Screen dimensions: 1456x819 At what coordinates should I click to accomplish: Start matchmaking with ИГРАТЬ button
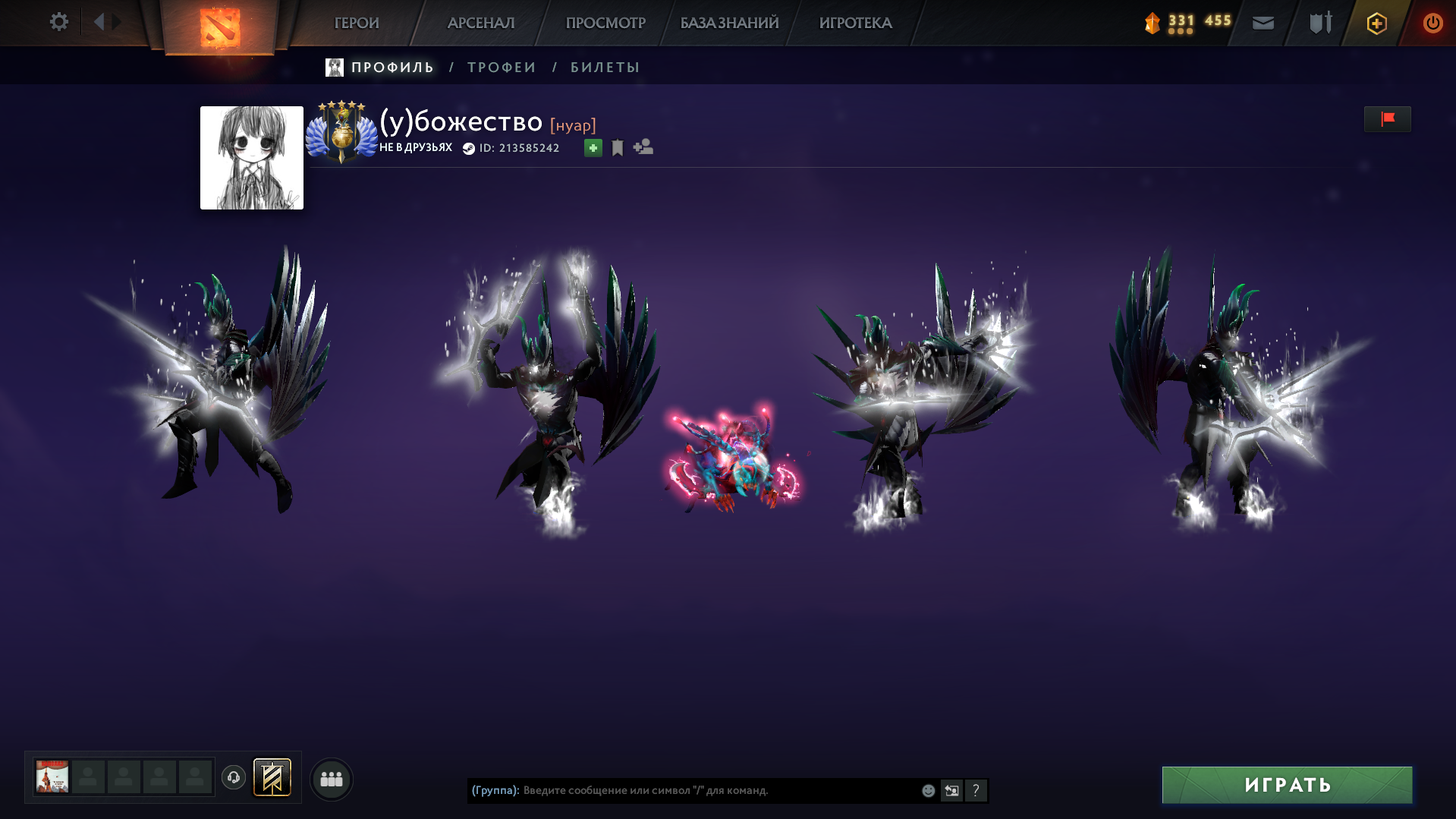click(1287, 785)
